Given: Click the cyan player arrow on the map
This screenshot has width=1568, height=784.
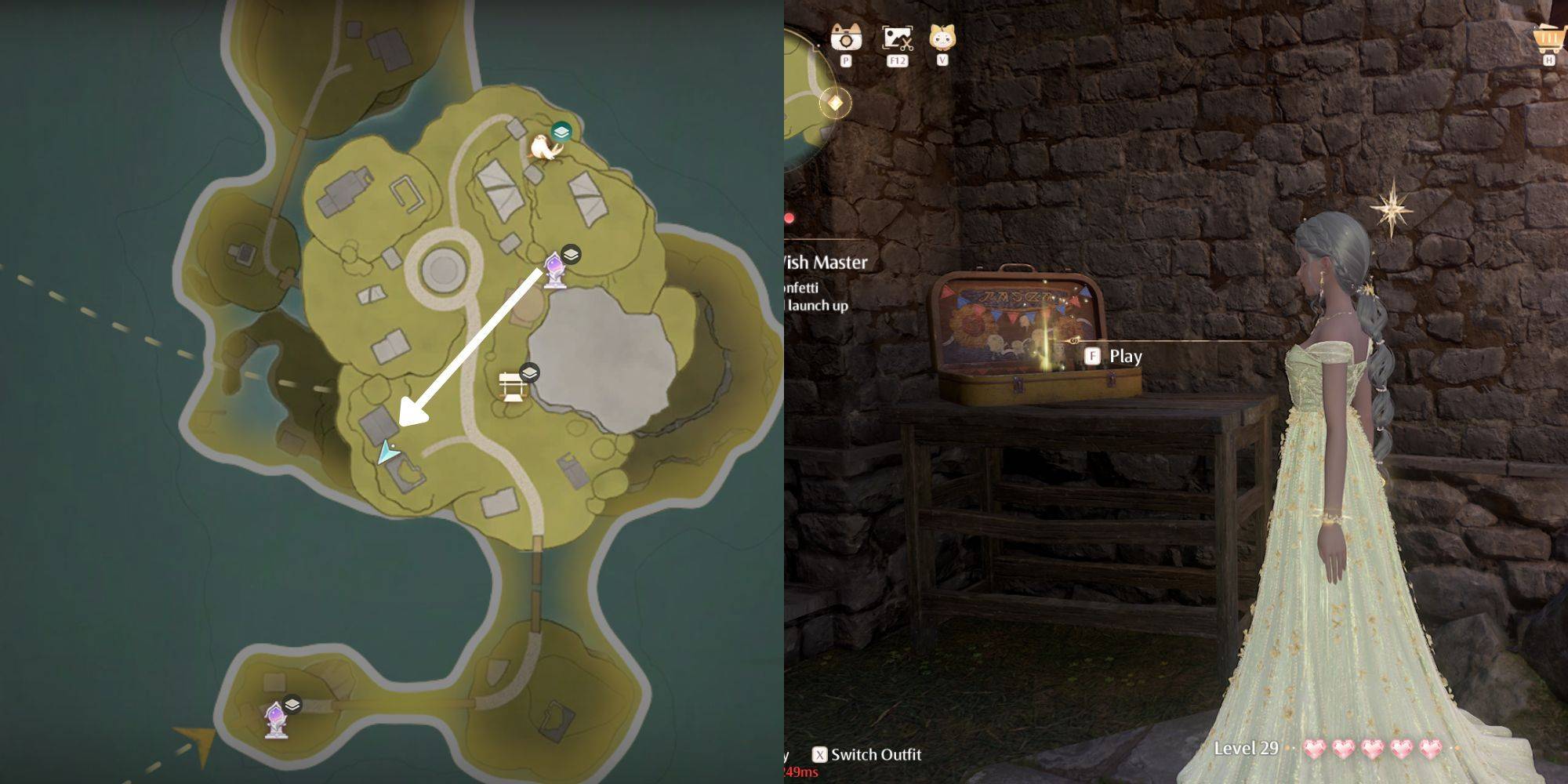Looking at the screenshot, I should 387,452.
